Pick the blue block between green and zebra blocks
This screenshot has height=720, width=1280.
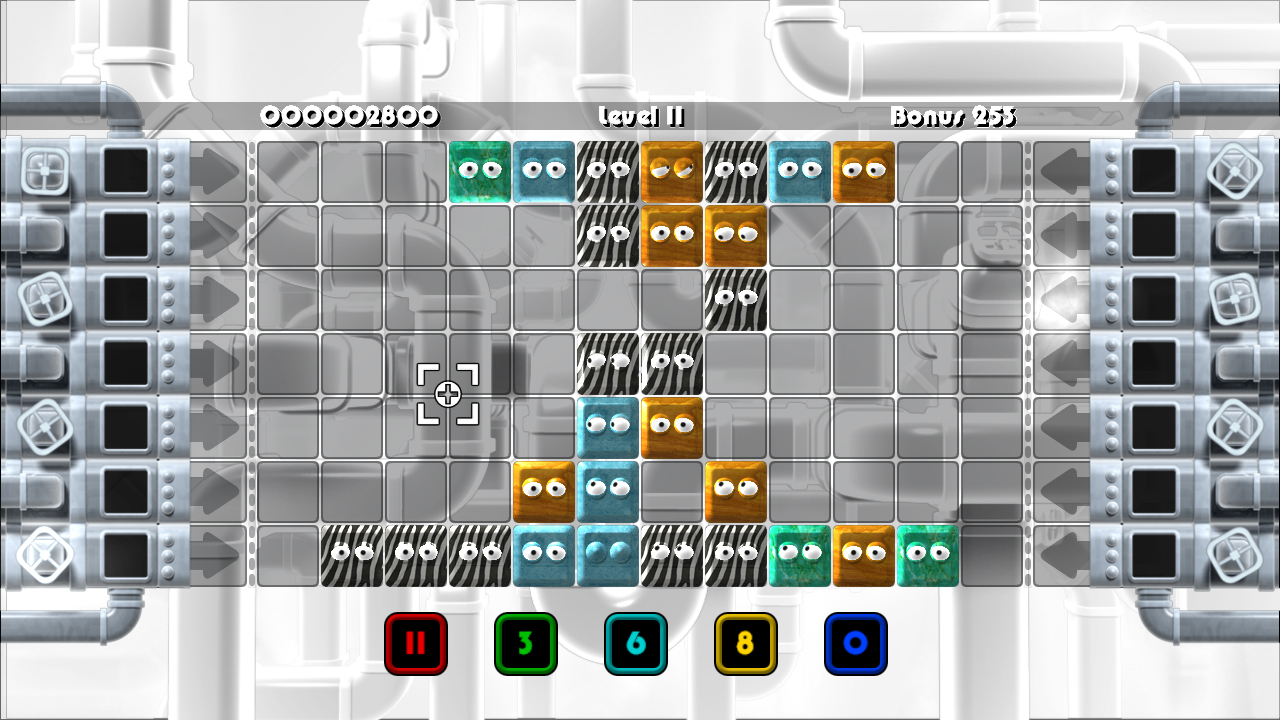tap(544, 172)
